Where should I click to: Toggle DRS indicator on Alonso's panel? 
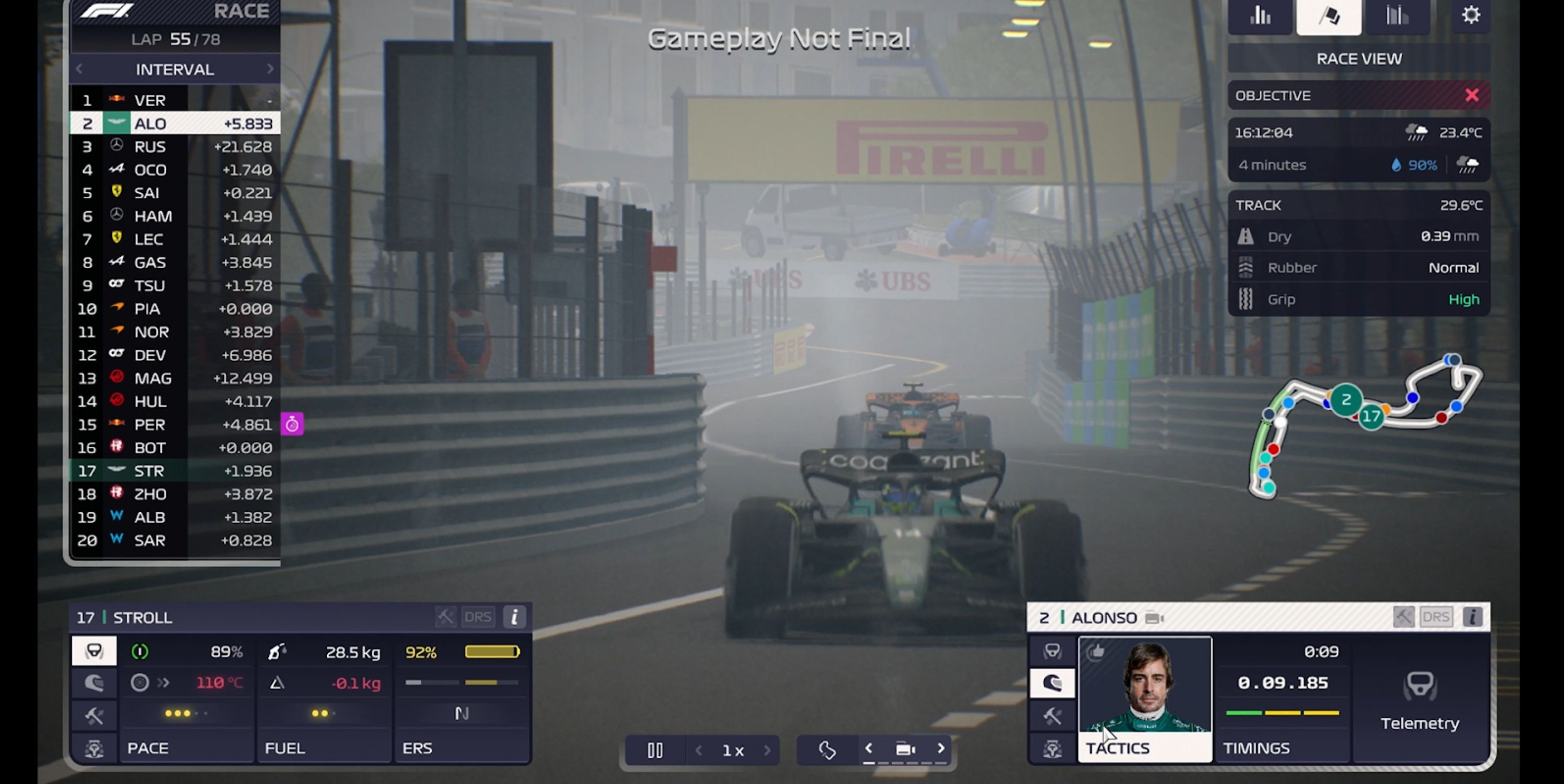(1436, 617)
